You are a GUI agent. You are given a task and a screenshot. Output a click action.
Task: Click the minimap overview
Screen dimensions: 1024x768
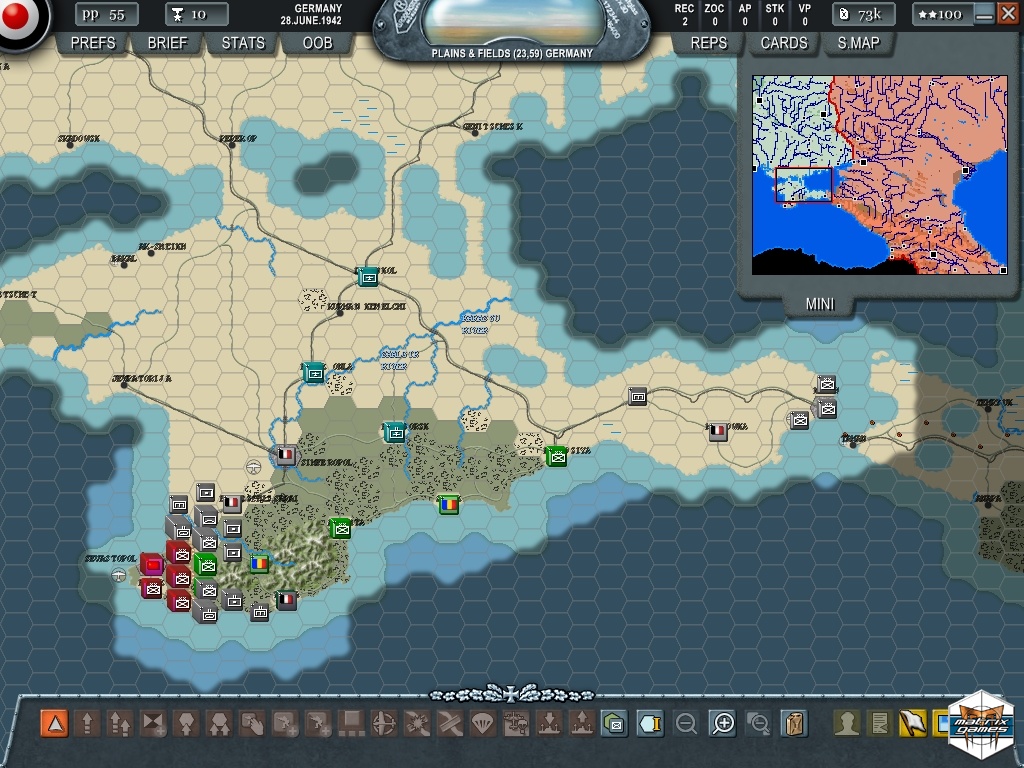click(879, 174)
